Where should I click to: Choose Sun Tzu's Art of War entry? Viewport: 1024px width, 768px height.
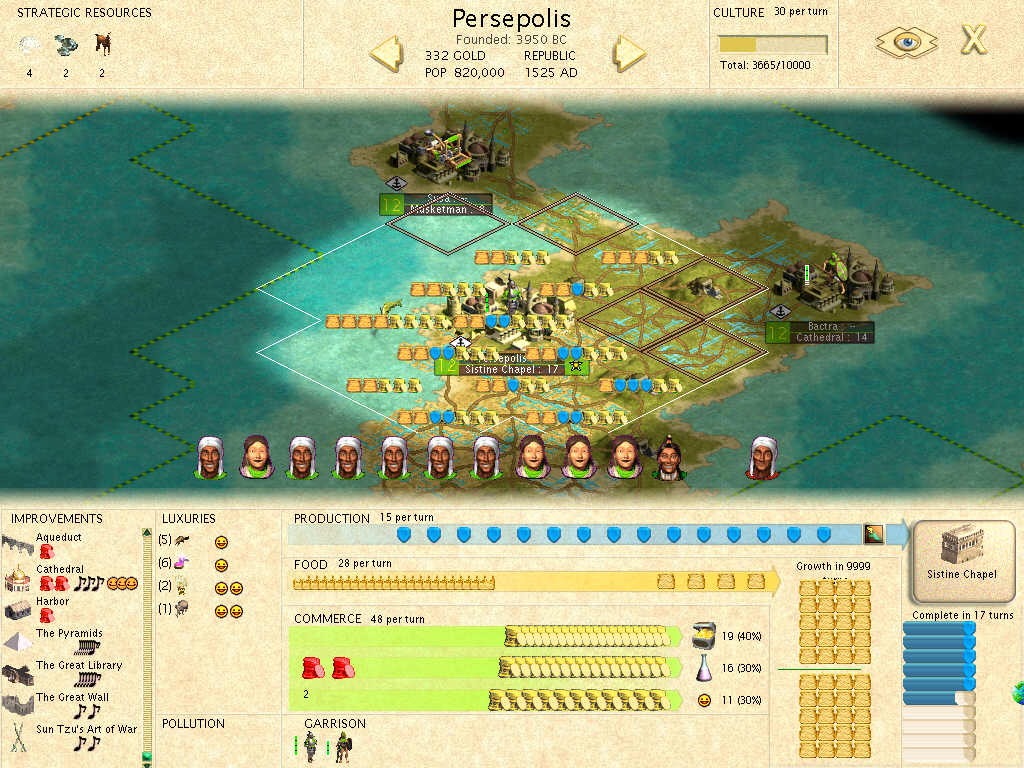[86, 730]
